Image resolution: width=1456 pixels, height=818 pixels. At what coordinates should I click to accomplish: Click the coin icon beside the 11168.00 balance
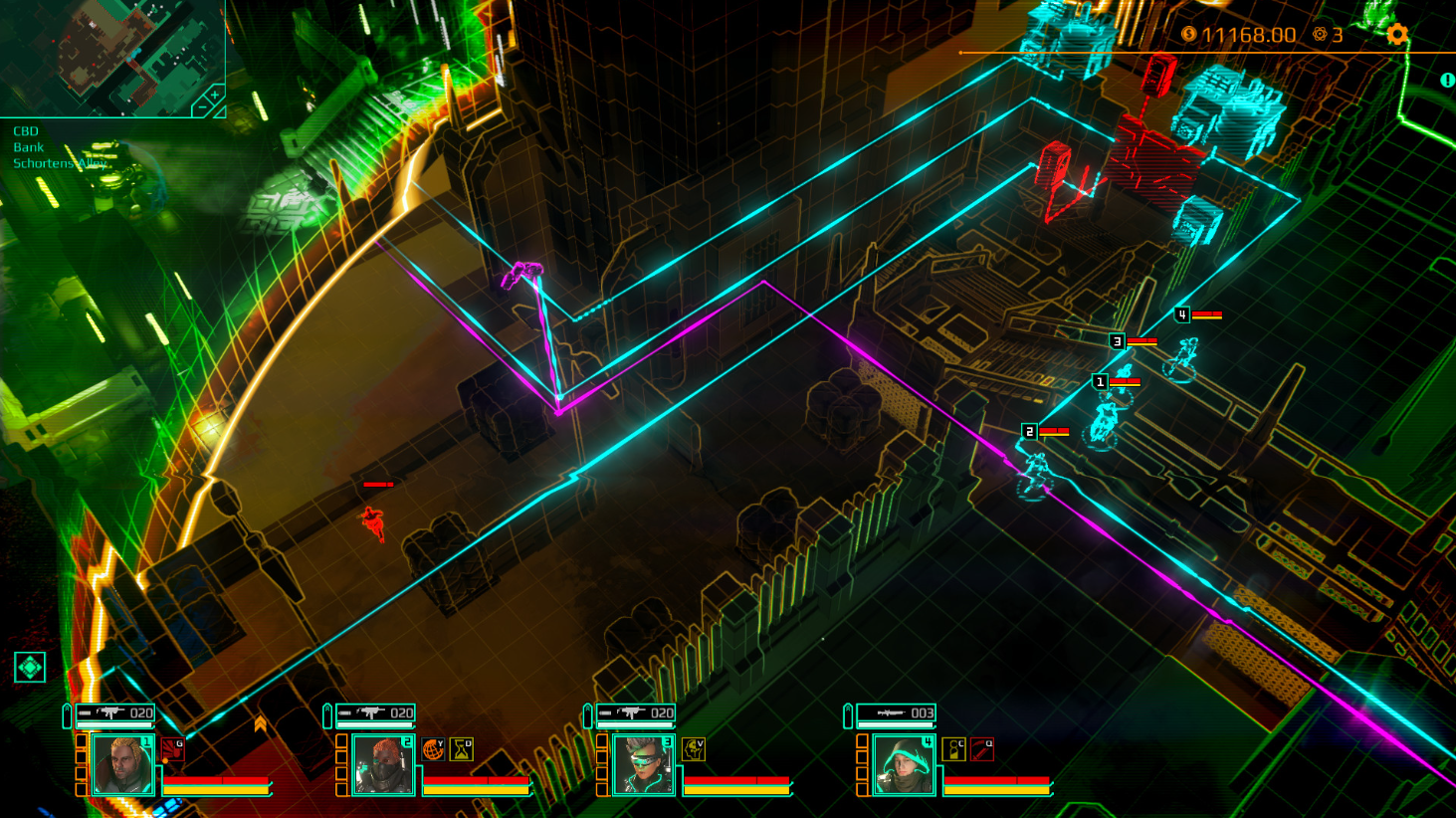click(1191, 35)
